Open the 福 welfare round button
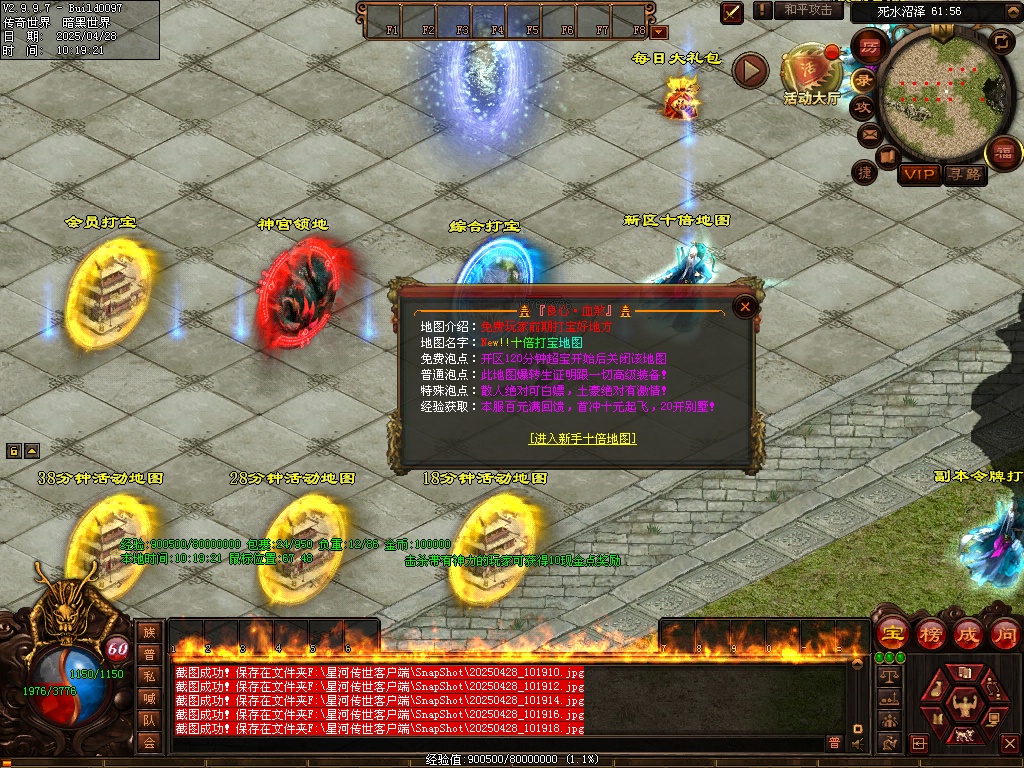1024x768 pixels. pos(1003,153)
